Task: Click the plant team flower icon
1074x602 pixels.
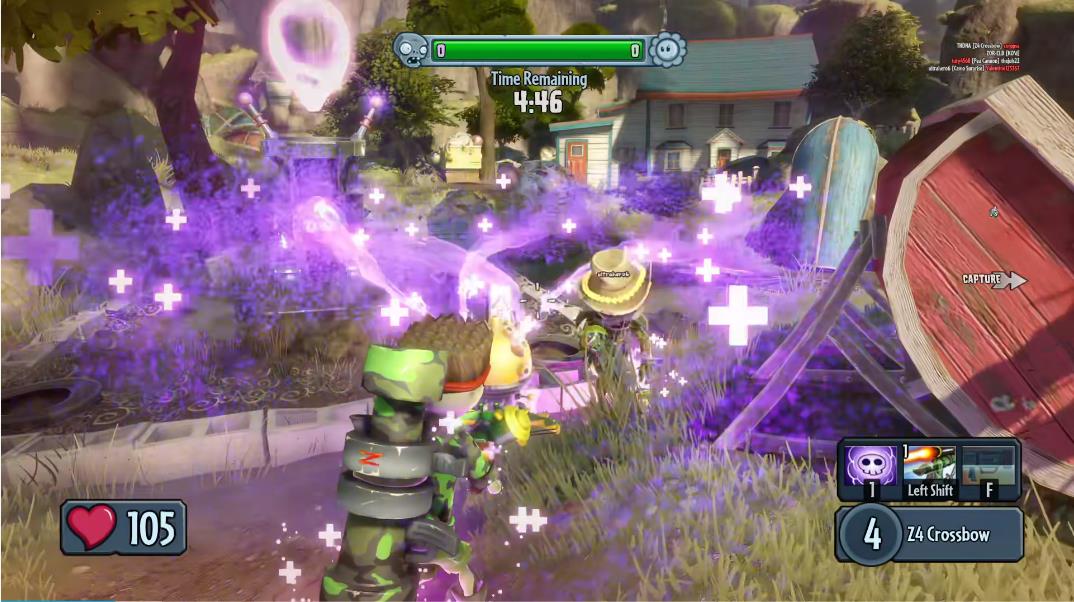Action: (x=667, y=49)
